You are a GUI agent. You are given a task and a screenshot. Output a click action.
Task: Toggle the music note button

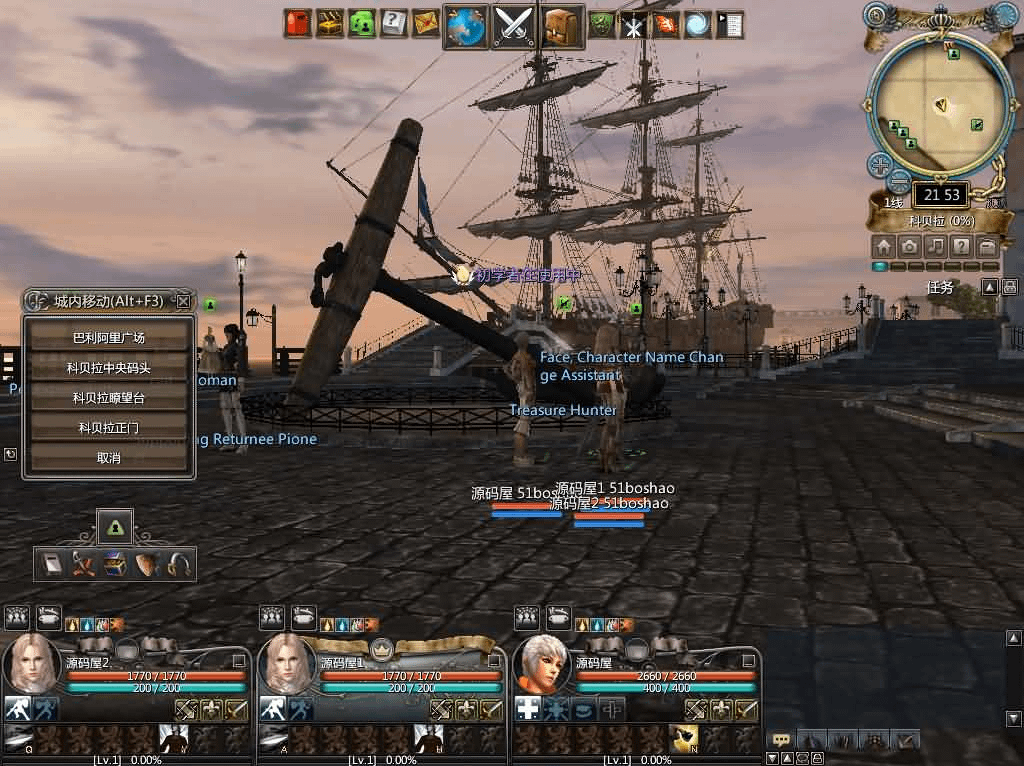[935, 246]
